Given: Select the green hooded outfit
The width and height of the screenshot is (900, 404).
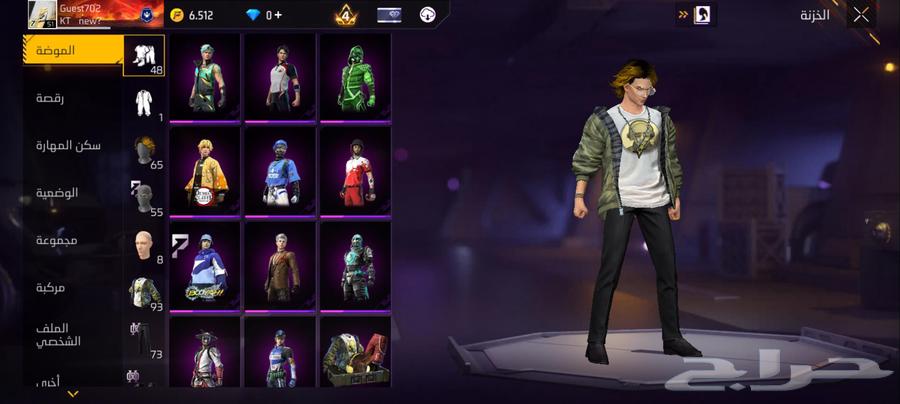Looking at the screenshot, I should pyautogui.click(x=355, y=76).
